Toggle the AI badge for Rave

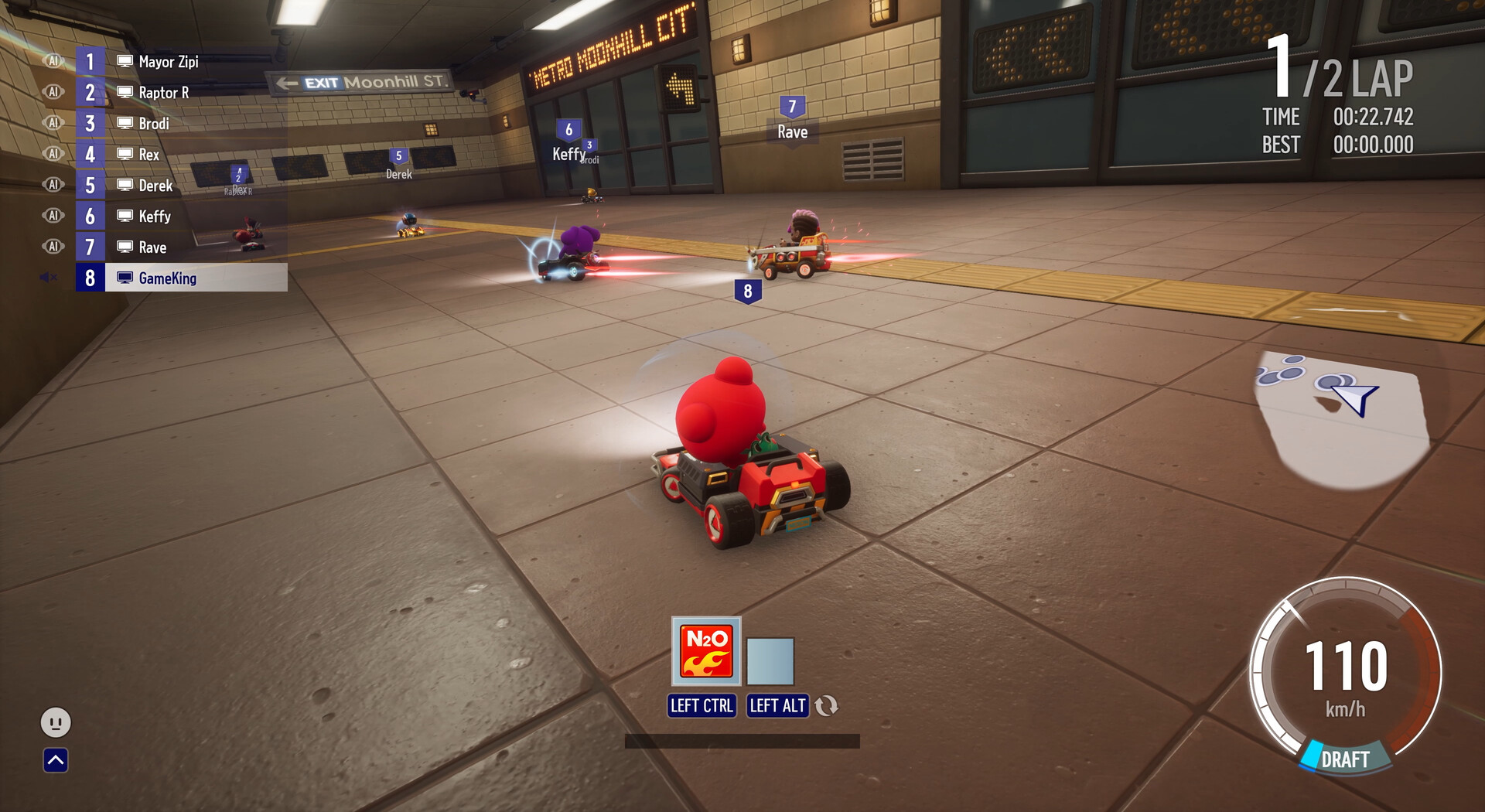click(53, 247)
